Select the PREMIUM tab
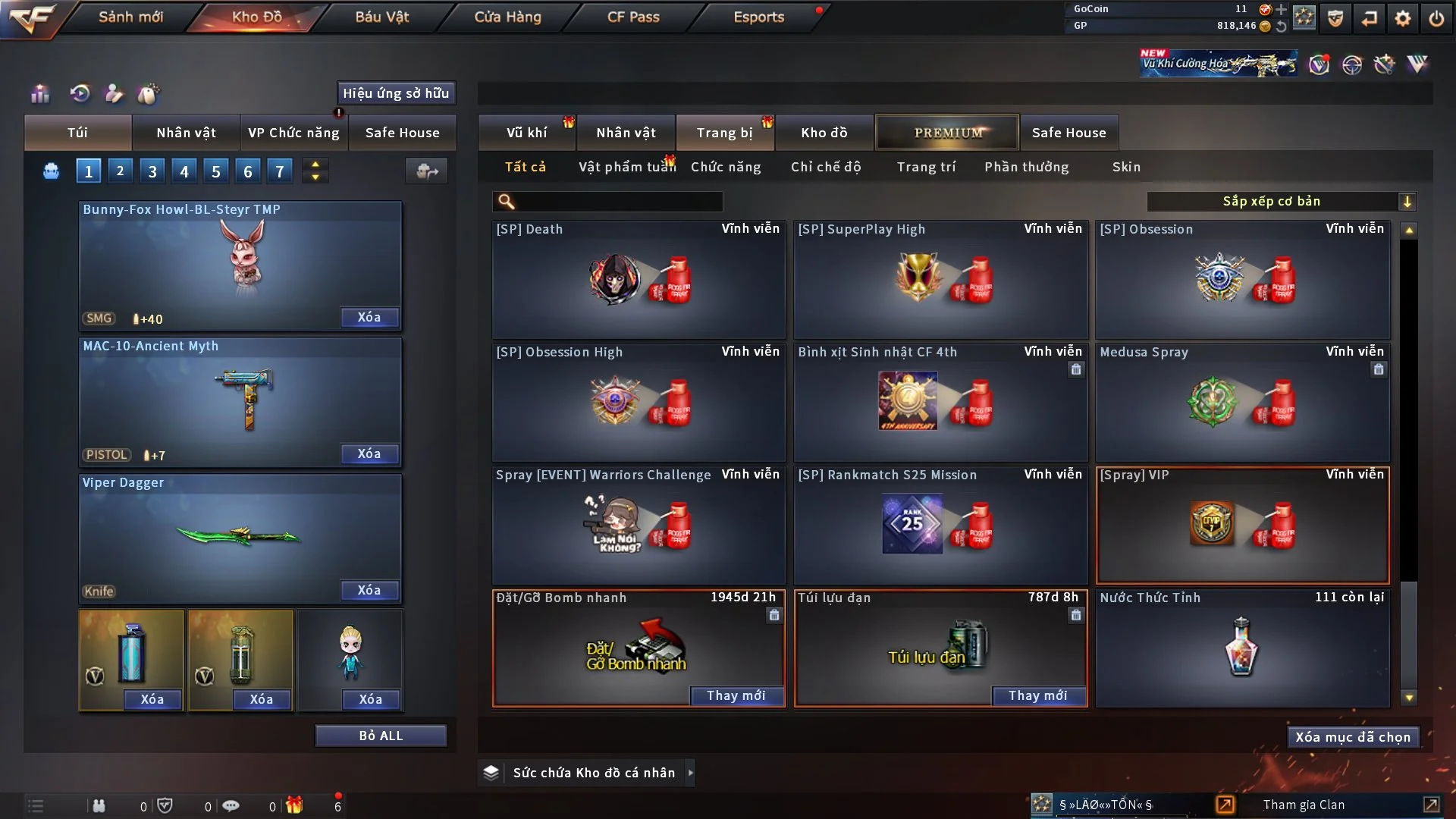The image size is (1456, 819). pyautogui.click(x=947, y=133)
